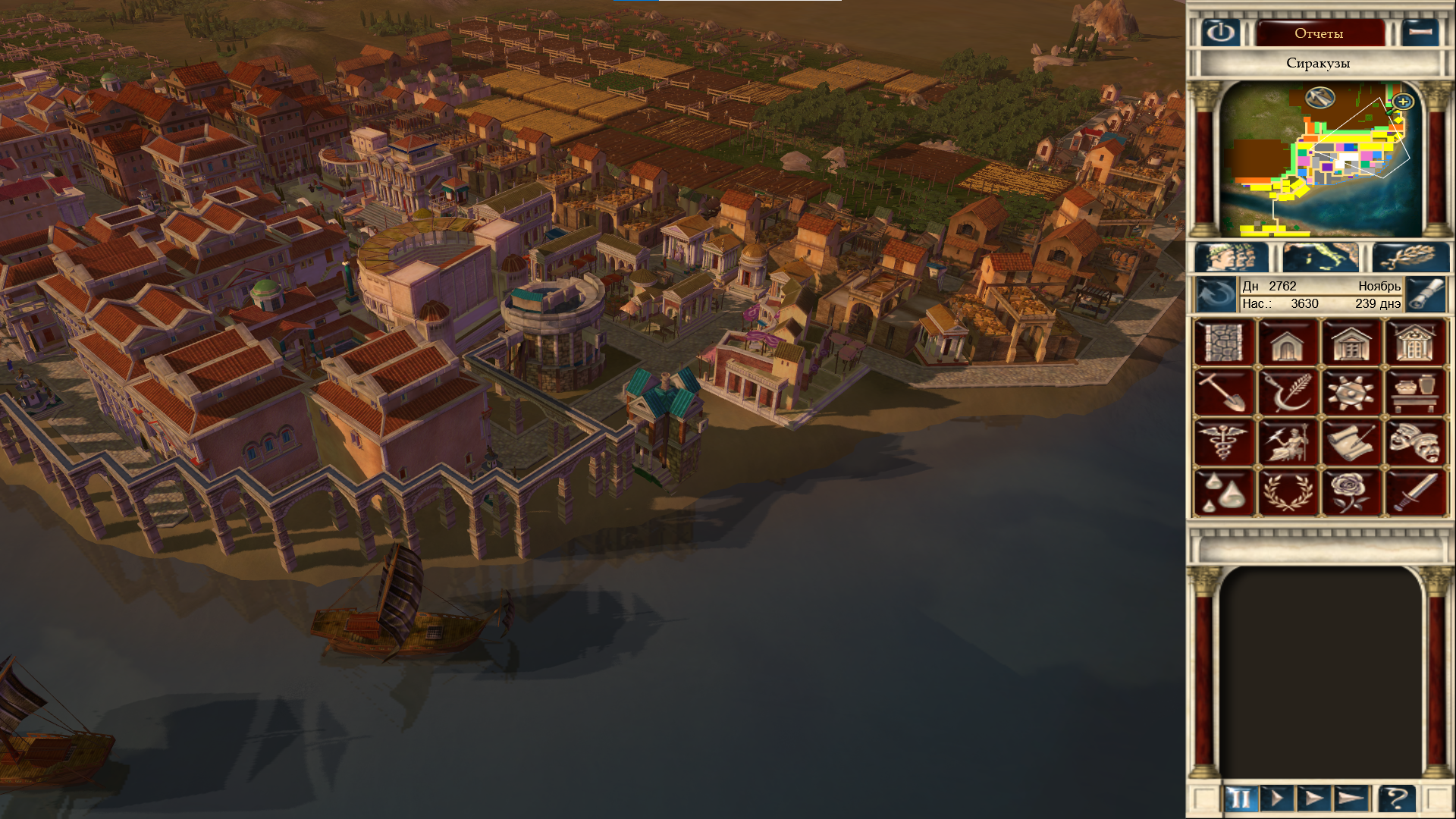Image resolution: width=1456 pixels, height=819 pixels.
Task: Zoom in the minimap with the plus magnifier
Action: pos(1403,102)
